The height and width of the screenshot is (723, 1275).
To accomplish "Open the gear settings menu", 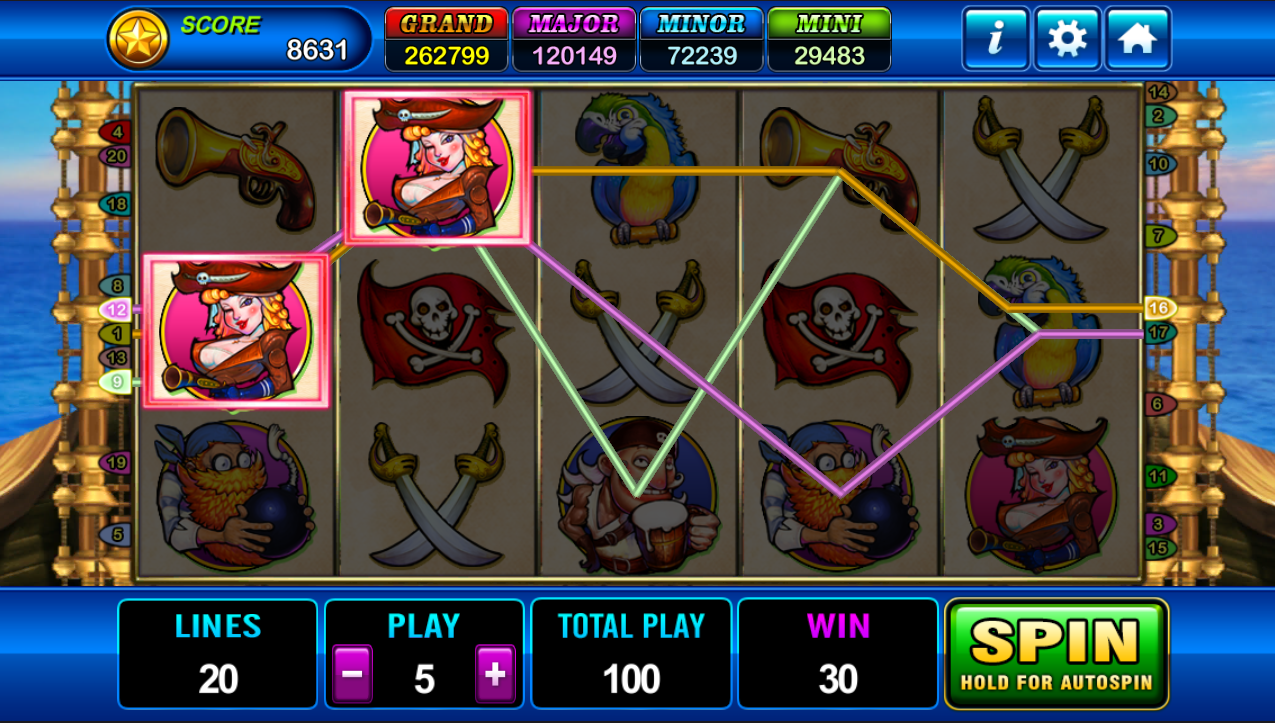I will pos(1067,40).
